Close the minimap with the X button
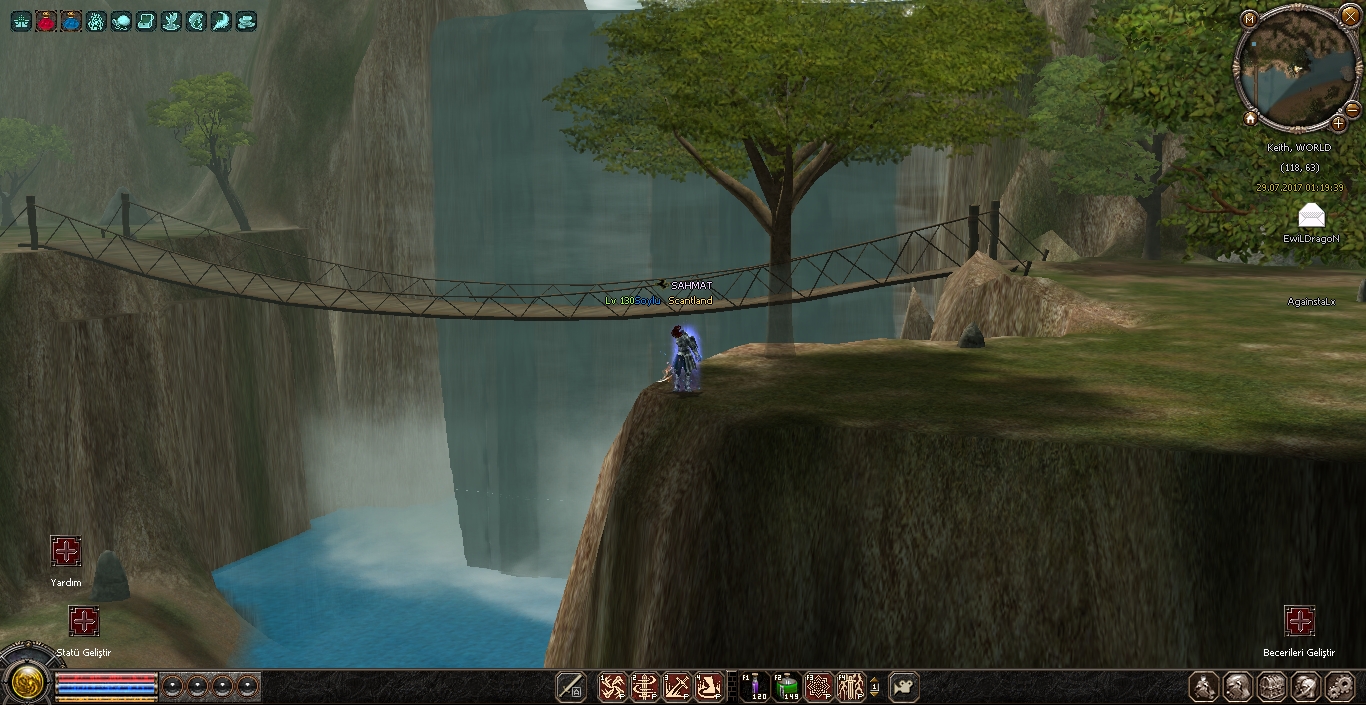Image resolution: width=1366 pixels, height=705 pixels. coord(1351,11)
